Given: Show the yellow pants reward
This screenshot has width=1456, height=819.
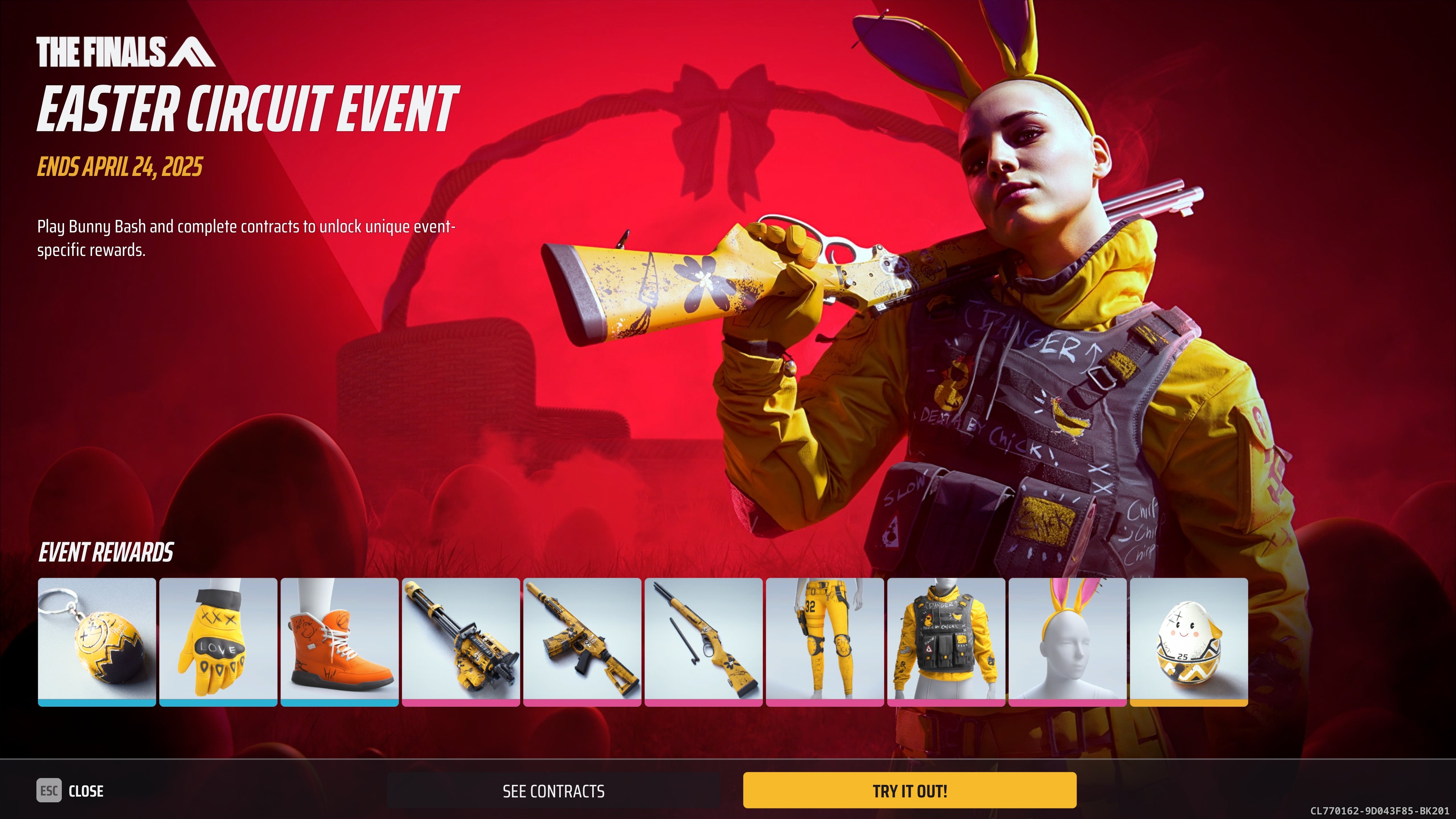Looking at the screenshot, I should [x=825, y=641].
